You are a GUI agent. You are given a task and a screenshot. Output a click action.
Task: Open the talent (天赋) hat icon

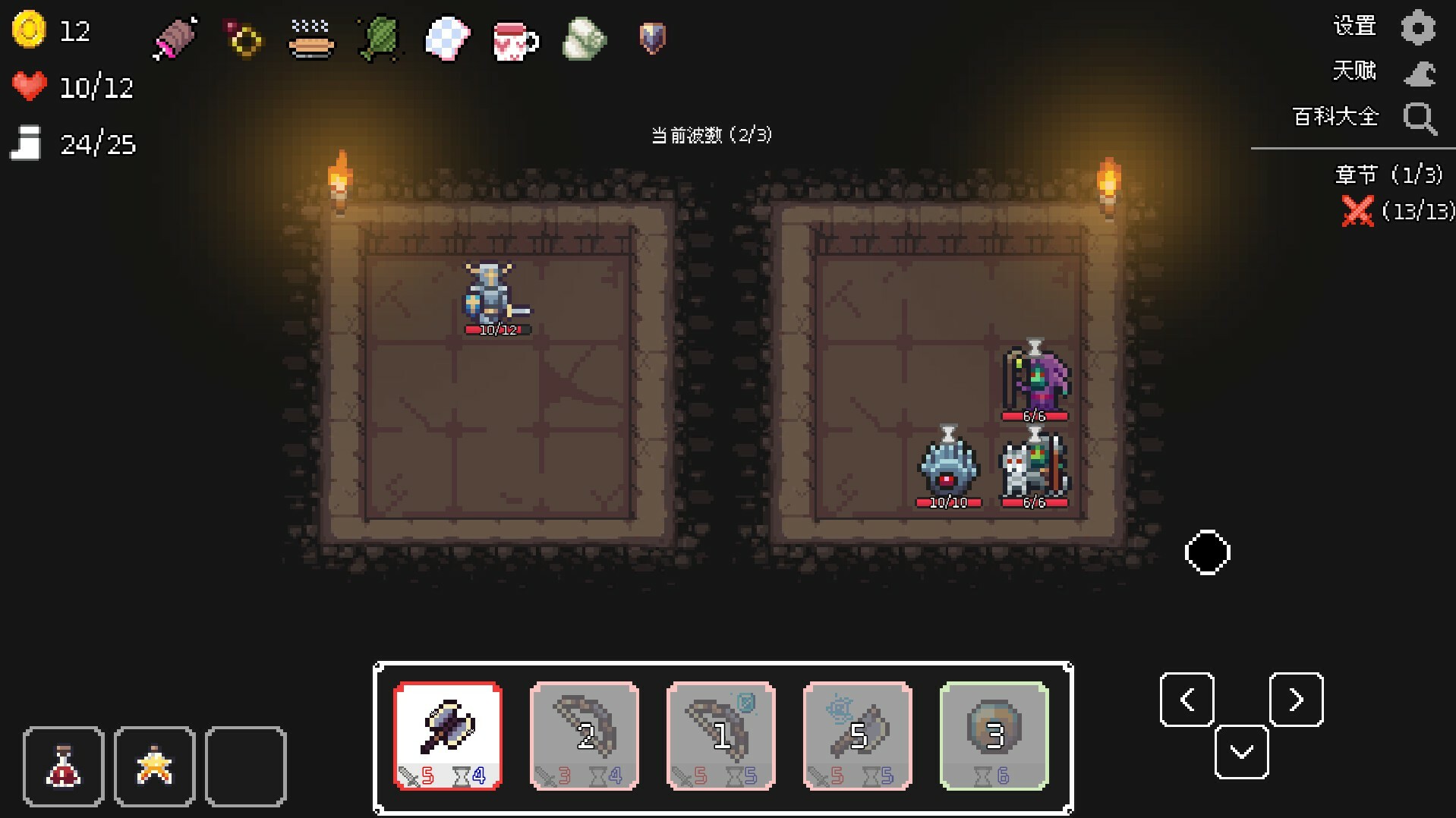coord(1420,71)
